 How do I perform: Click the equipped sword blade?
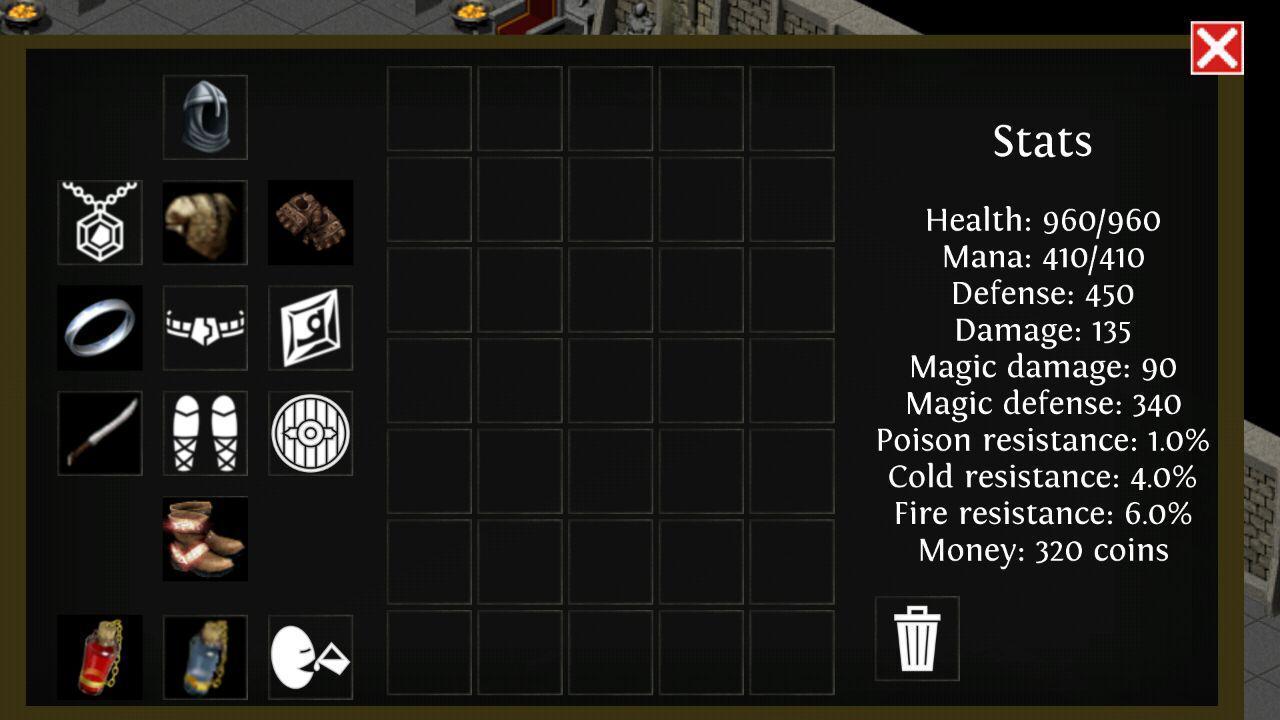point(99,434)
